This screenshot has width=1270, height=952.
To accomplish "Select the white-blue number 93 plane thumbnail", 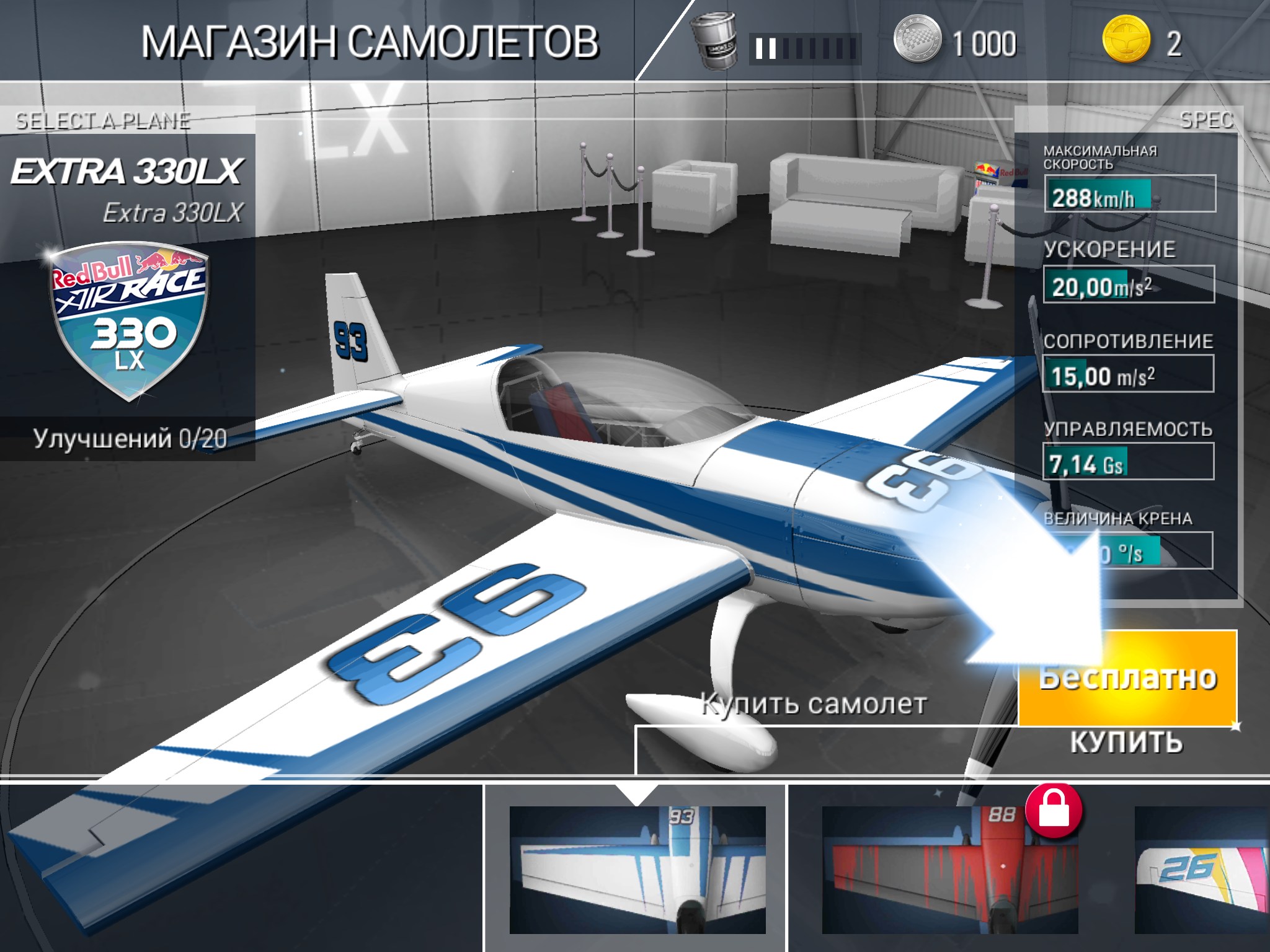I will click(637, 869).
